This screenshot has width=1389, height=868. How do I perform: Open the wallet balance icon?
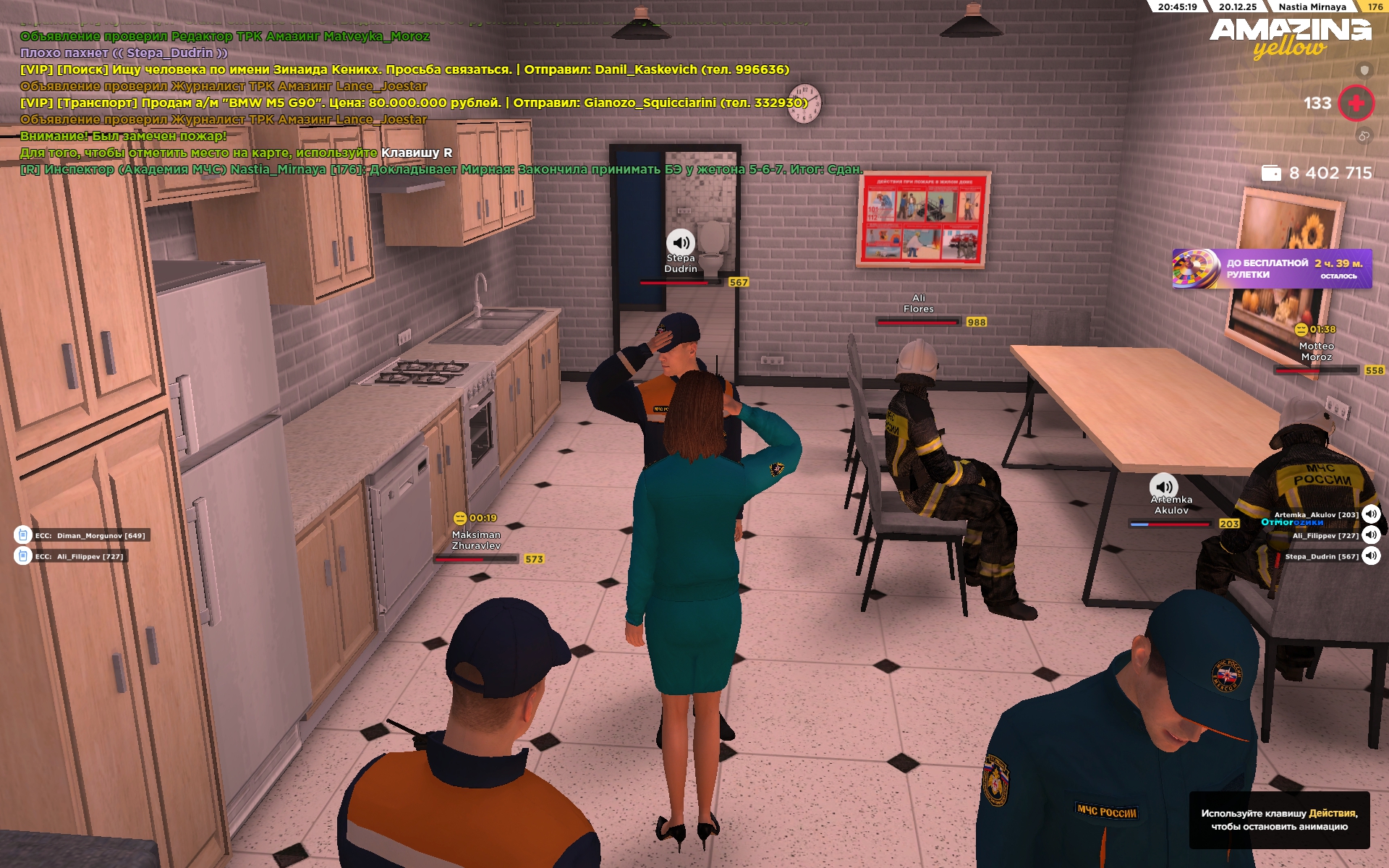click(x=1271, y=173)
